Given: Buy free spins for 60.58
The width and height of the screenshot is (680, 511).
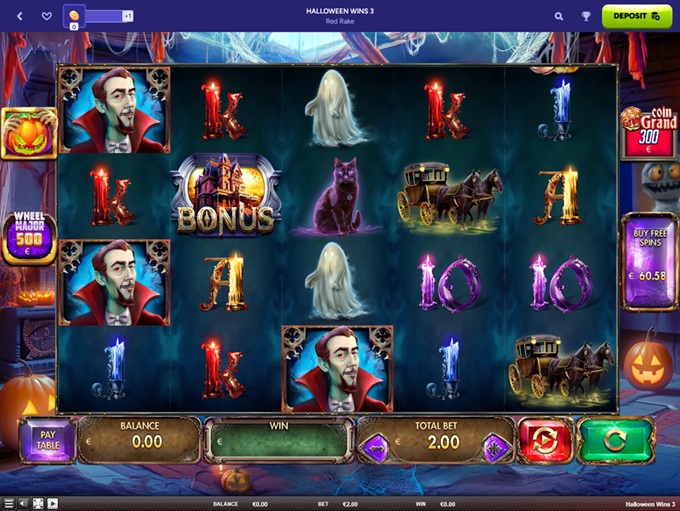Looking at the screenshot, I should (650, 262).
